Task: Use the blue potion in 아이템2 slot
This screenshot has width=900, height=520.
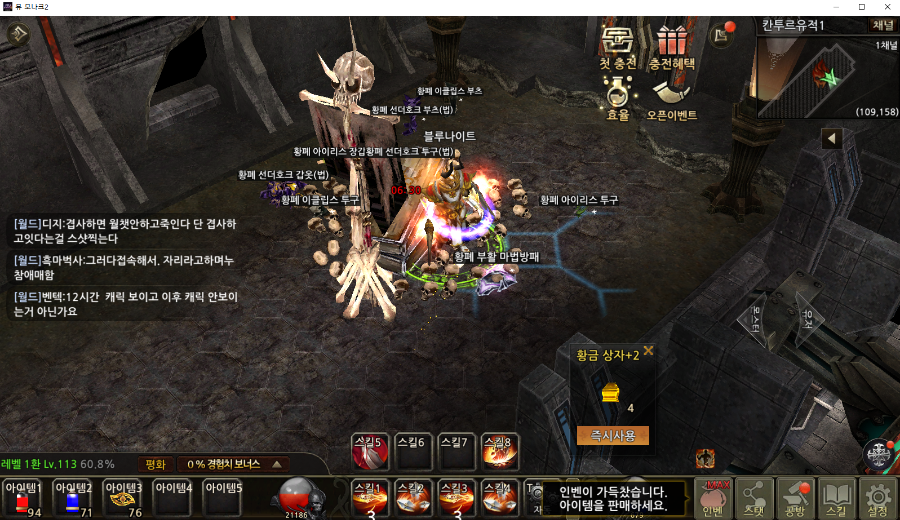Action: [x=72, y=498]
